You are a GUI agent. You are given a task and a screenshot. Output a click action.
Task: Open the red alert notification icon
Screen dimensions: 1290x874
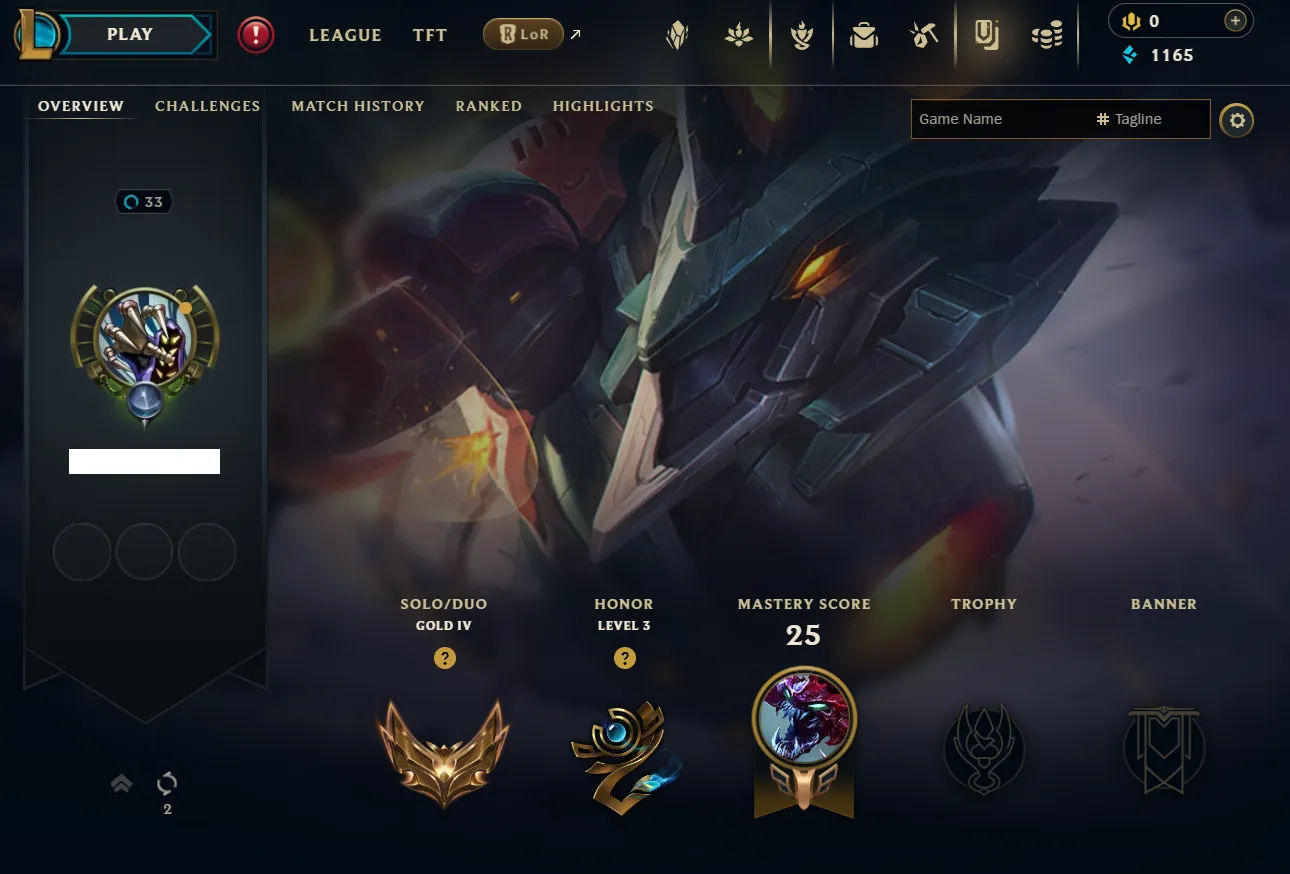pyautogui.click(x=256, y=36)
